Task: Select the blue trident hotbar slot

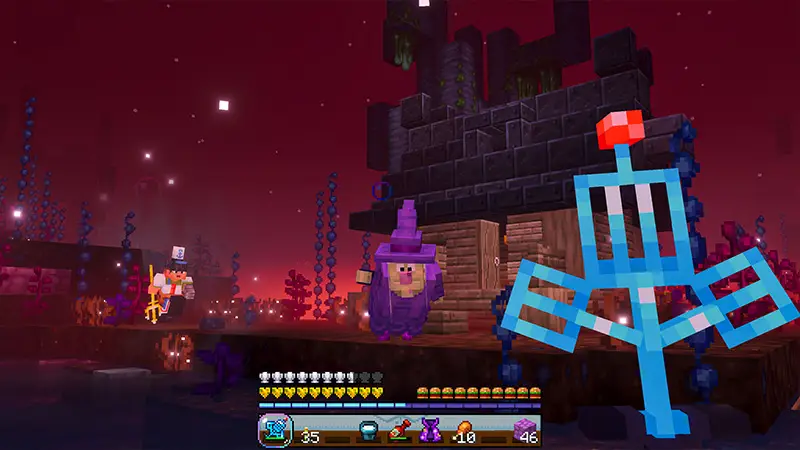Action: click(273, 431)
